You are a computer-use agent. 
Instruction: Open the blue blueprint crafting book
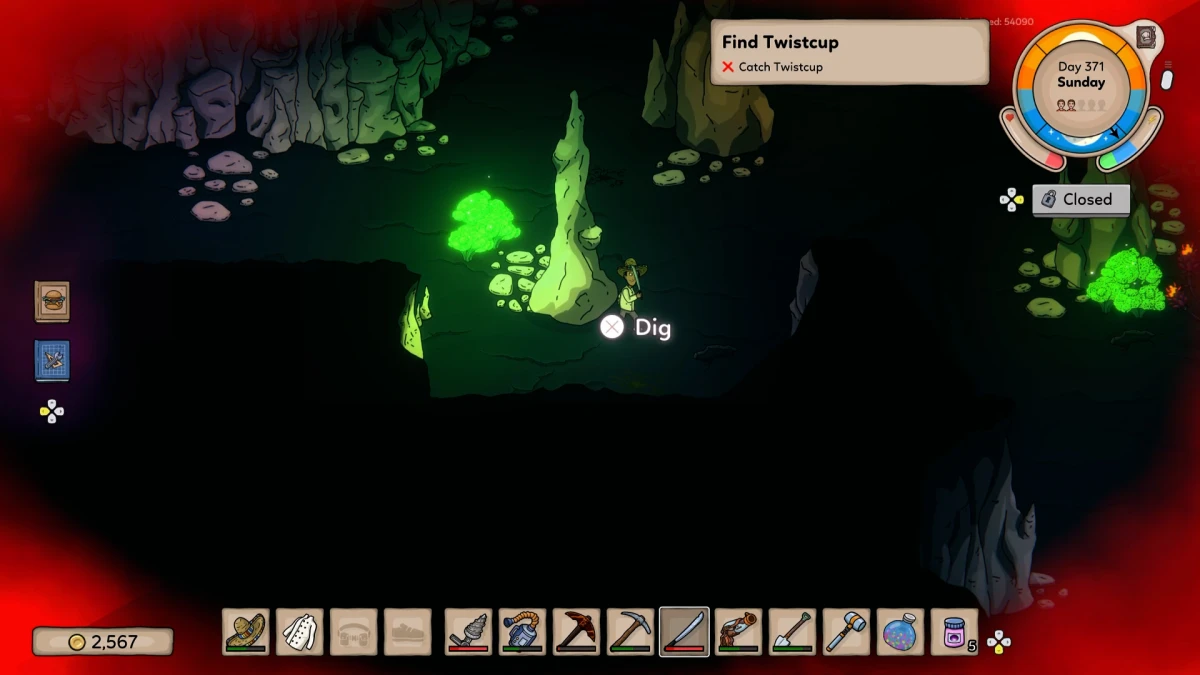coord(52,360)
